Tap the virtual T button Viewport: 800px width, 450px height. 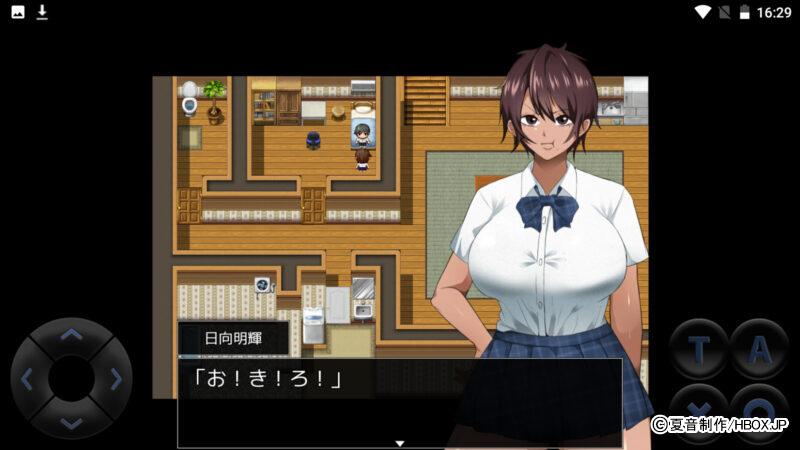pyautogui.click(x=699, y=349)
